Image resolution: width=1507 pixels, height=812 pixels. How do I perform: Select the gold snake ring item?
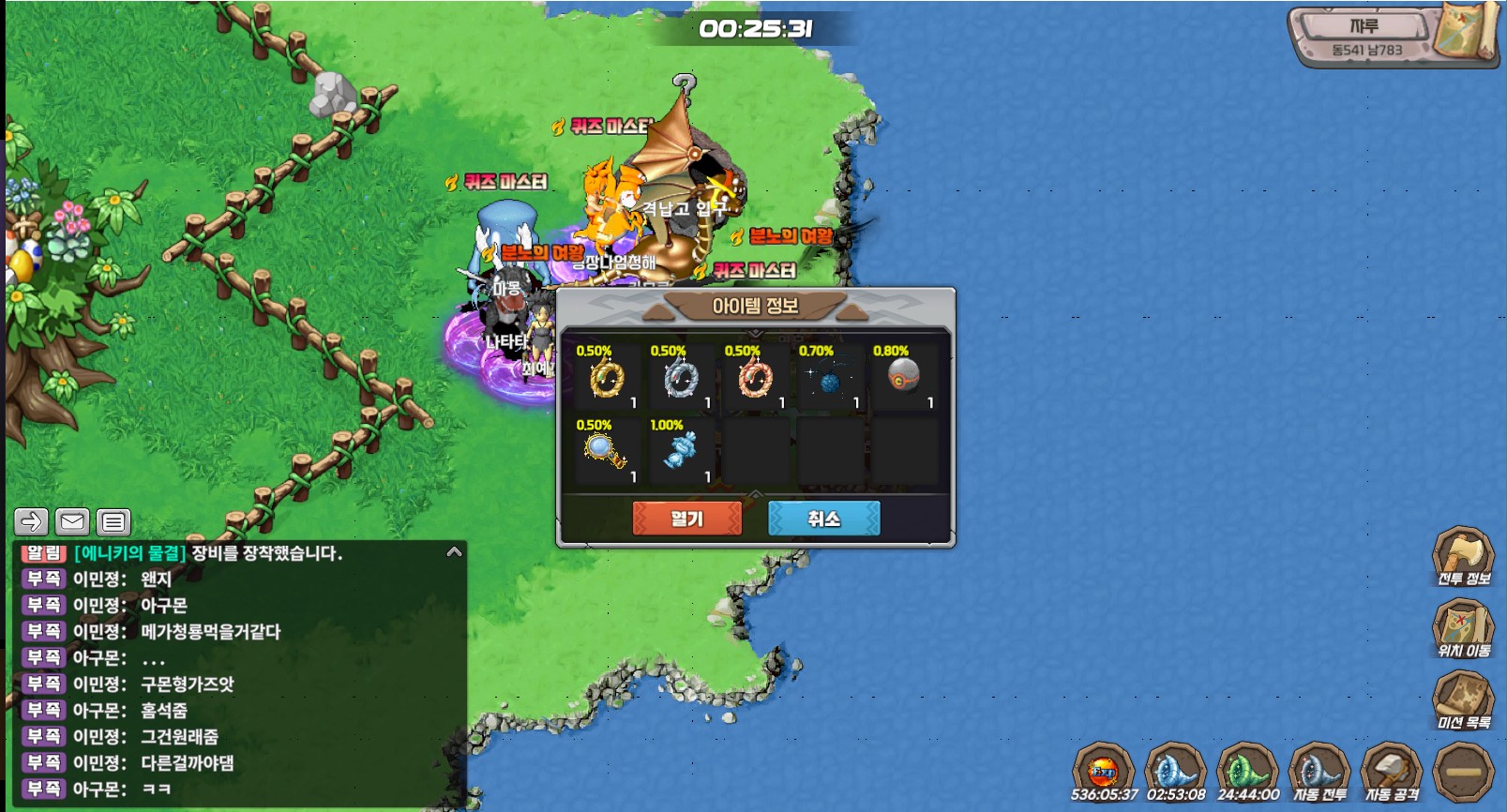608,378
